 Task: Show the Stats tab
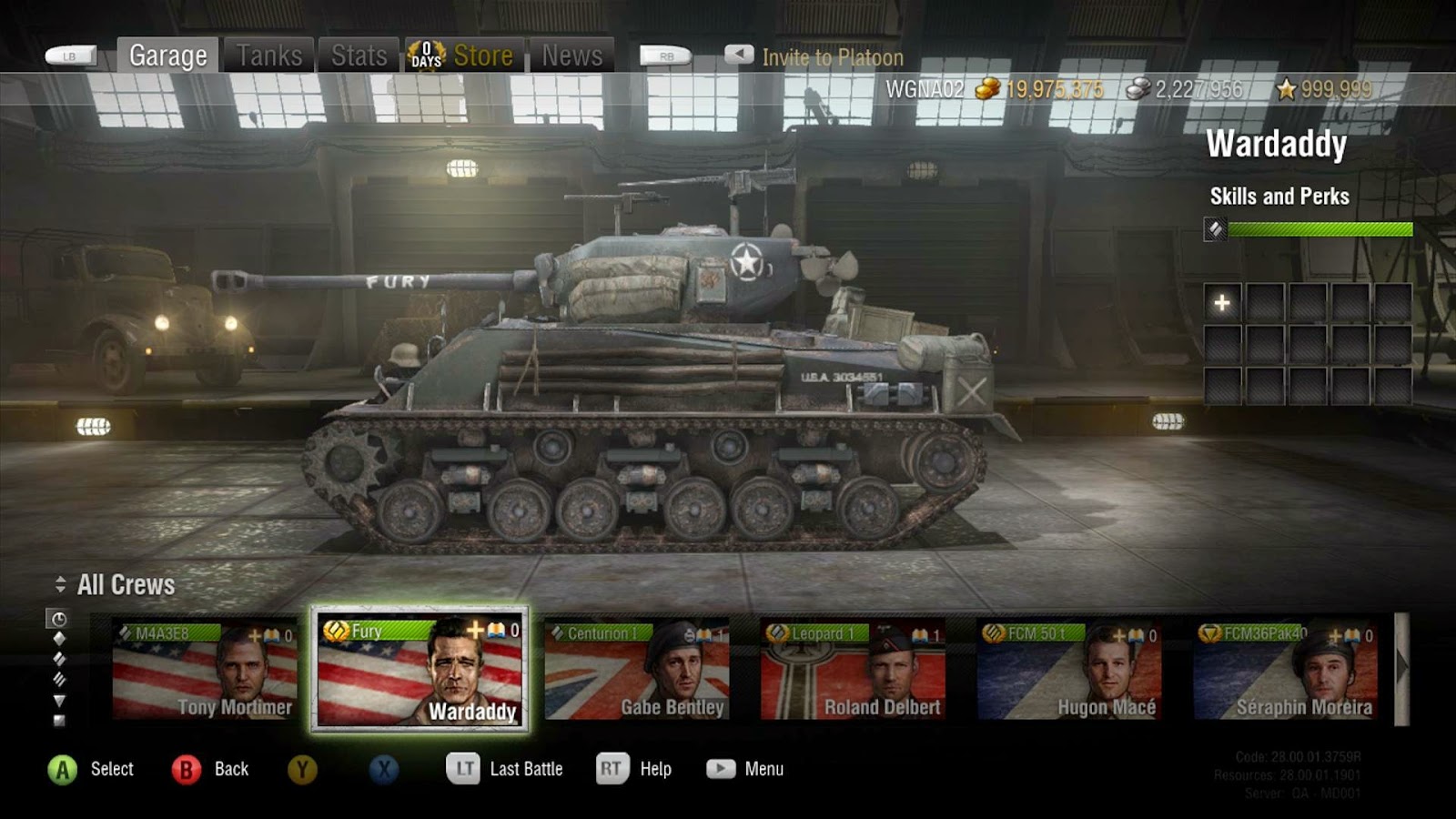(x=359, y=56)
